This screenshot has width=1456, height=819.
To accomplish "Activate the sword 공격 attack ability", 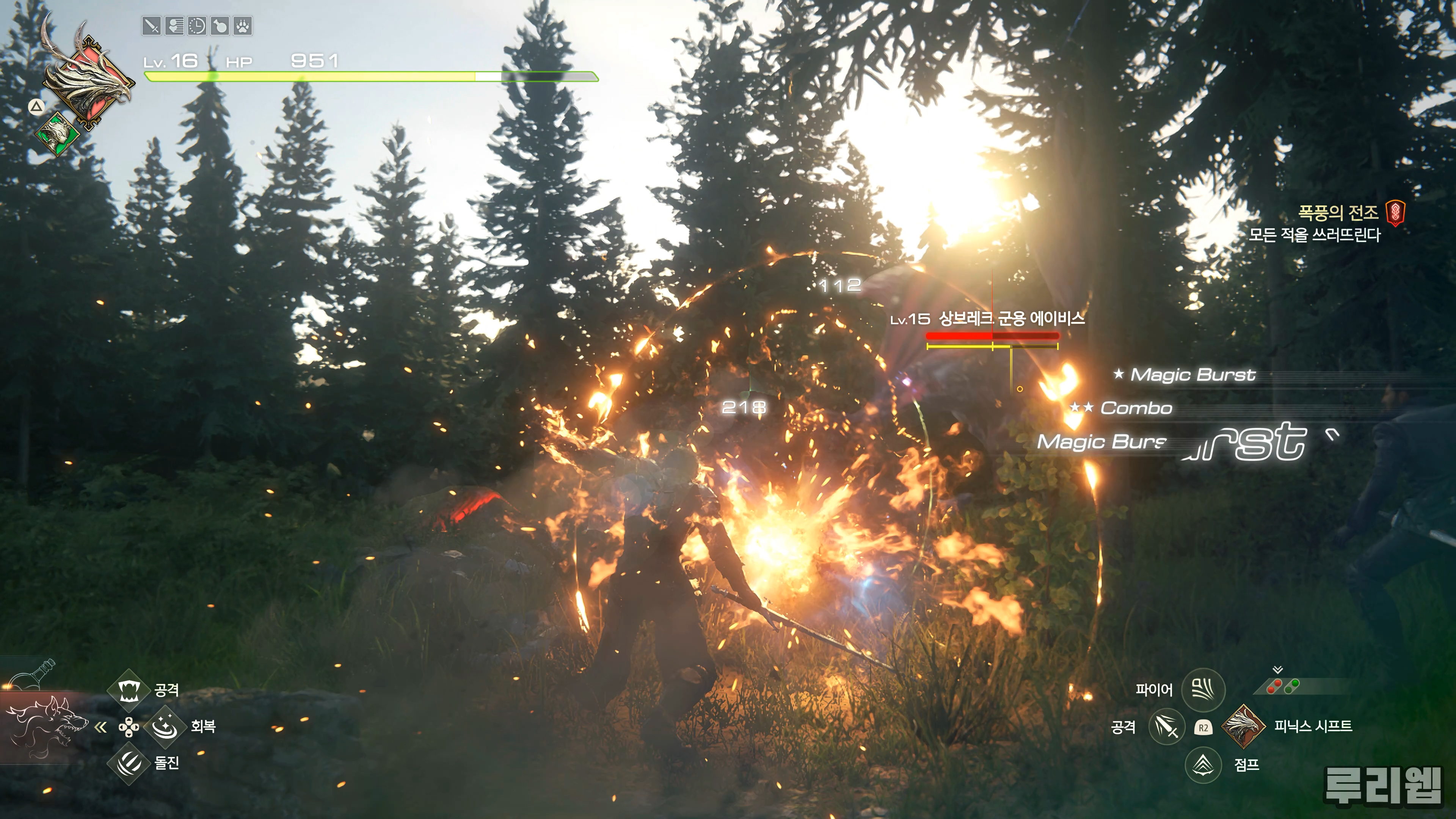I will click(1167, 726).
